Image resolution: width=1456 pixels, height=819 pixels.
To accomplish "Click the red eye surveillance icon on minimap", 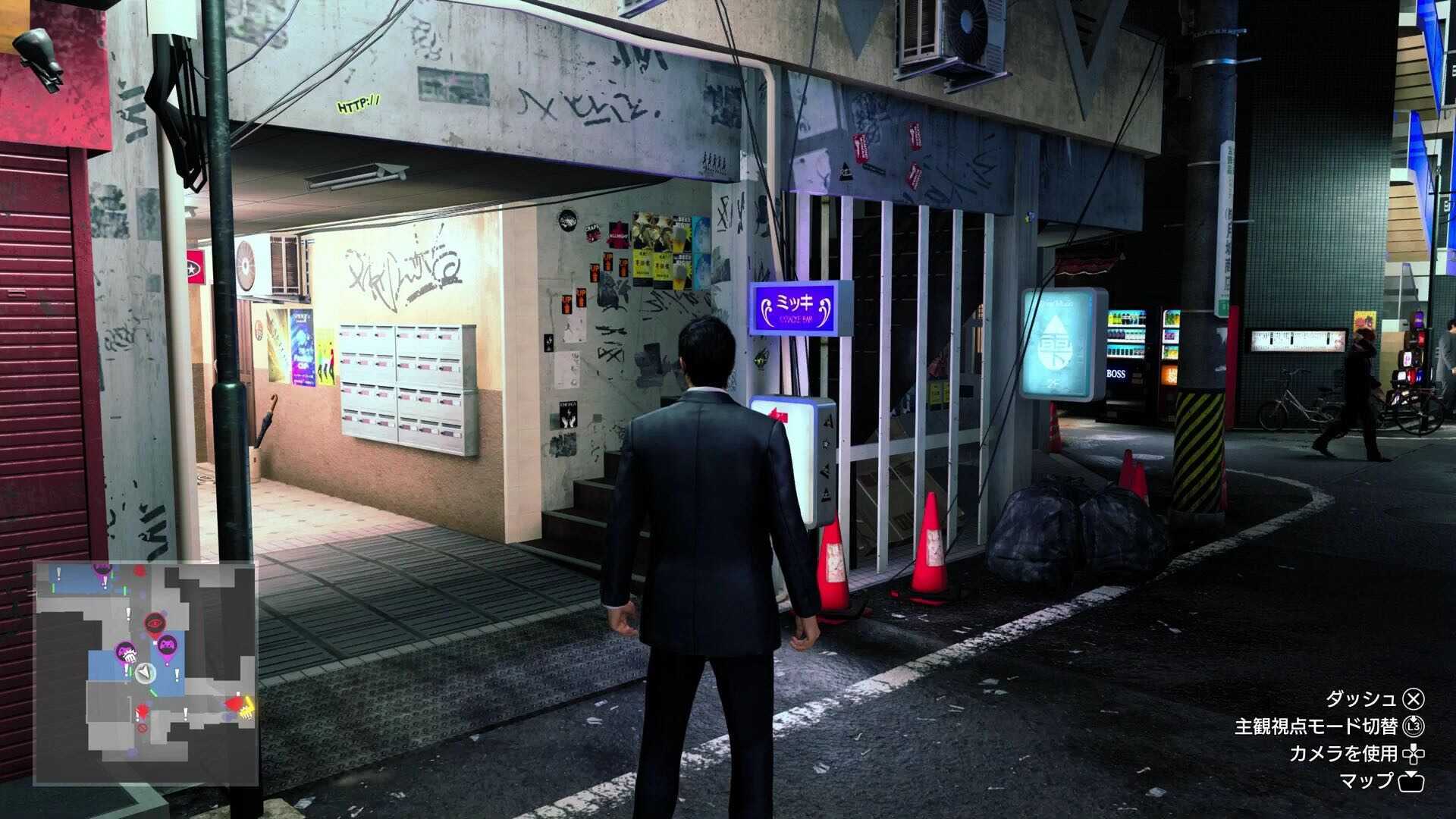I will [x=155, y=623].
